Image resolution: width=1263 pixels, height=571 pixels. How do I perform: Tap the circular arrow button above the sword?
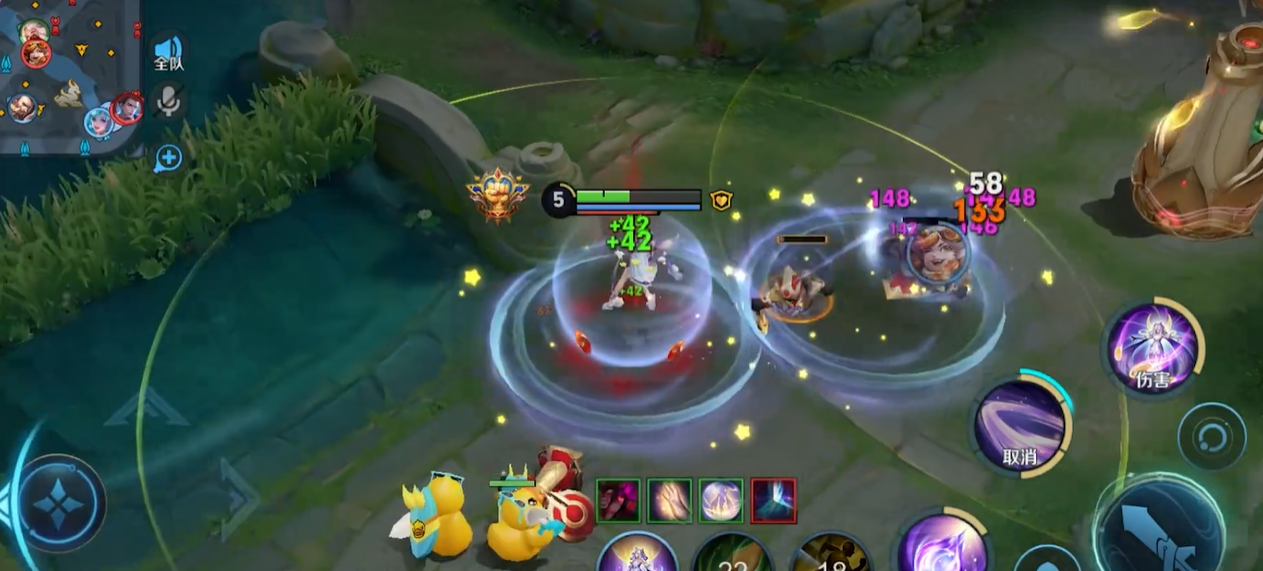[x=1211, y=437]
